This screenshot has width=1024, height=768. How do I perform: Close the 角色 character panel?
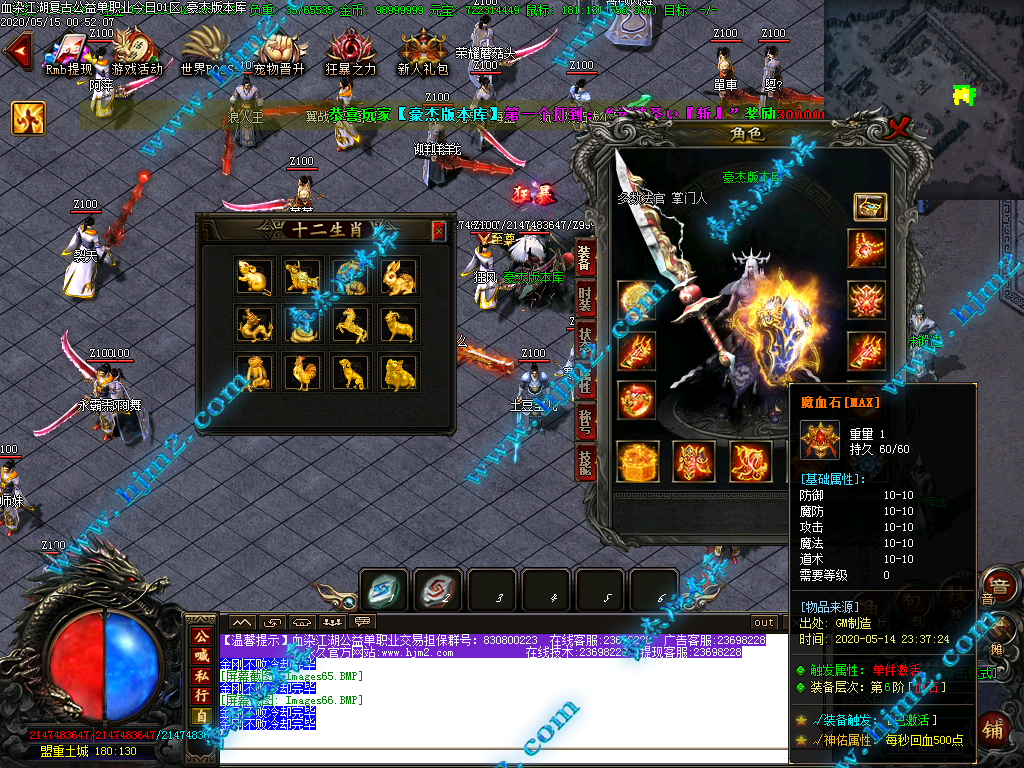[x=899, y=128]
